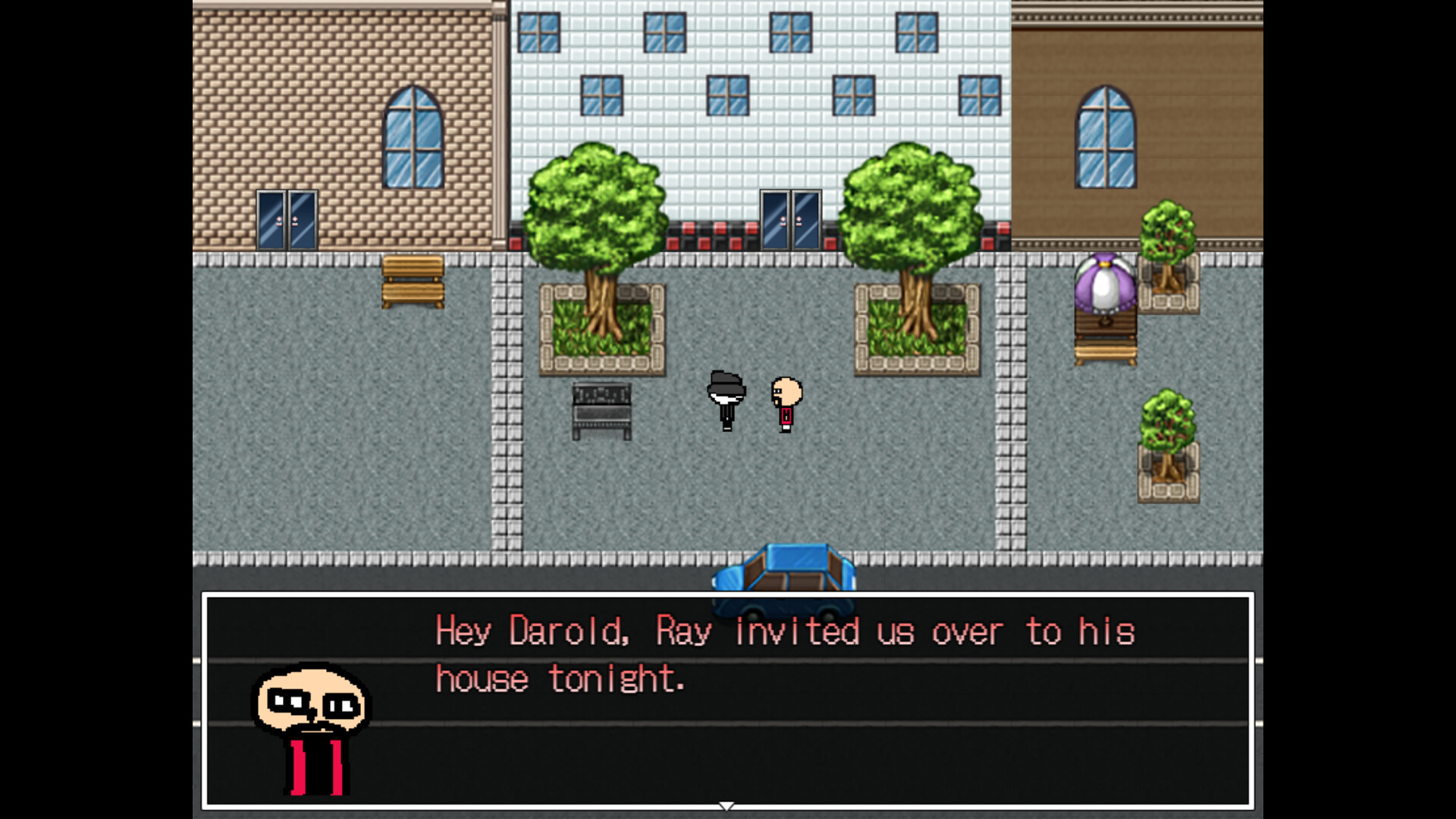Select the character wearing the black hat
The height and width of the screenshot is (819, 1456).
tap(726, 402)
